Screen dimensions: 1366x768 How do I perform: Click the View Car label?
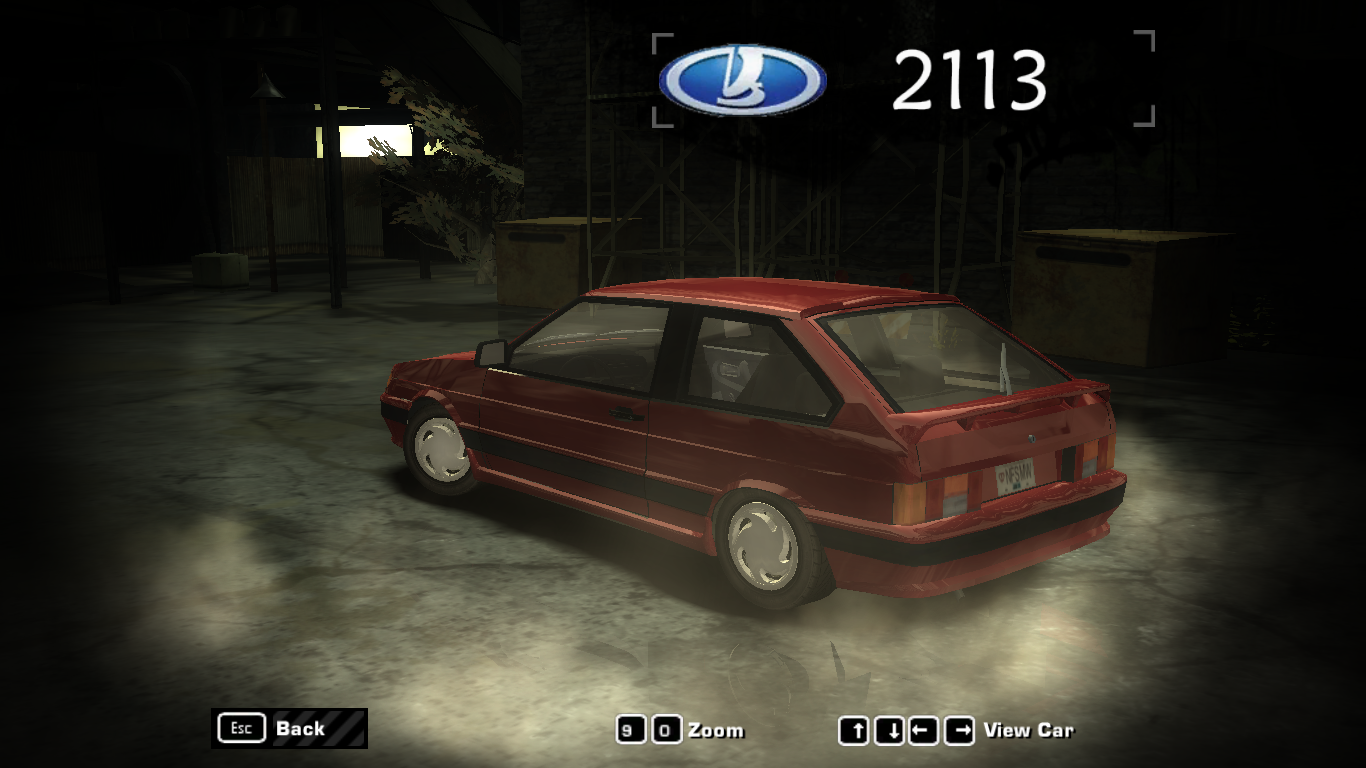1032,731
